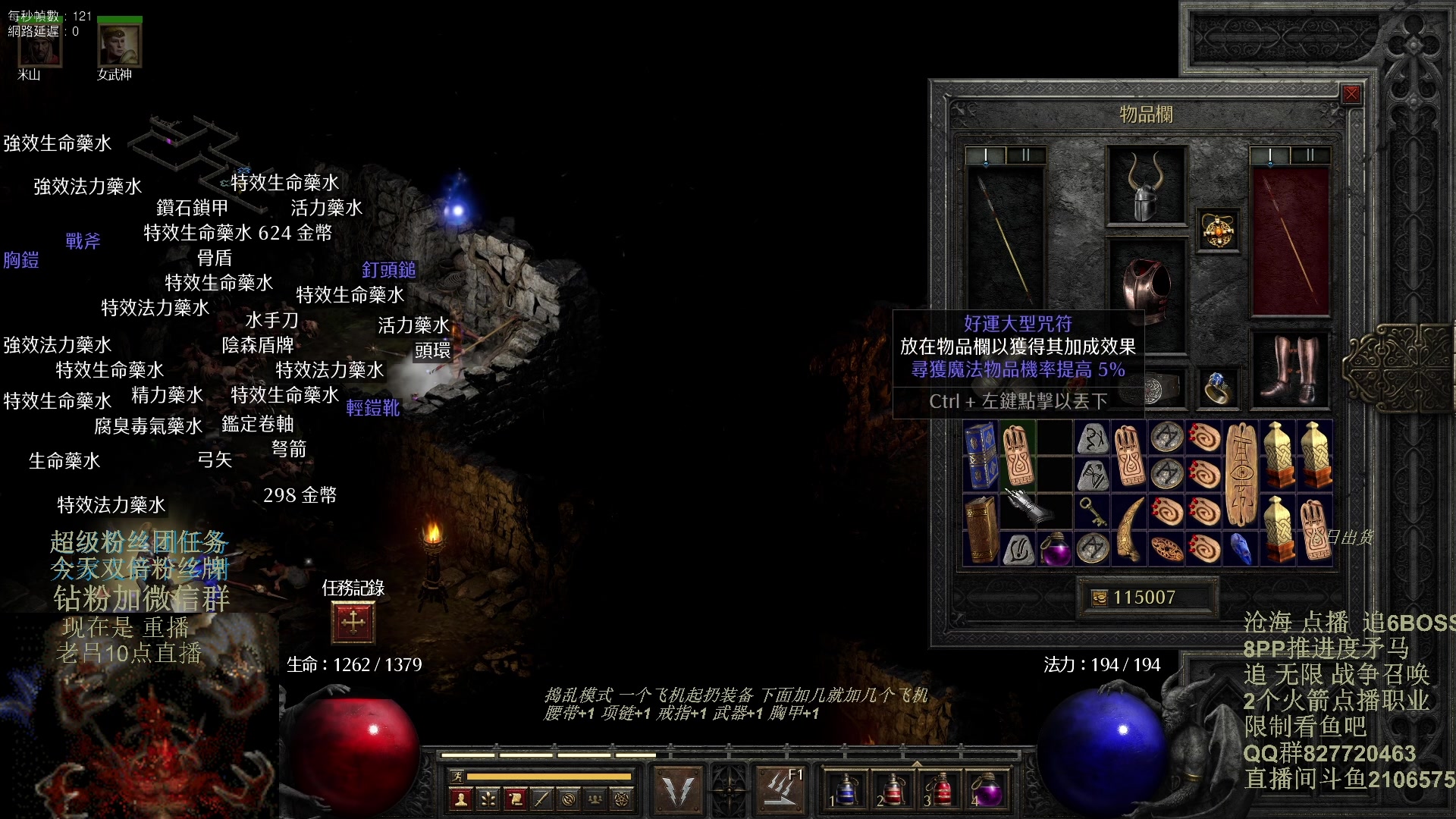Viewport: 1456px width, 819px height.
Task: Use the blue mana potion in belt slot 1
Action: [x=846, y=790]
